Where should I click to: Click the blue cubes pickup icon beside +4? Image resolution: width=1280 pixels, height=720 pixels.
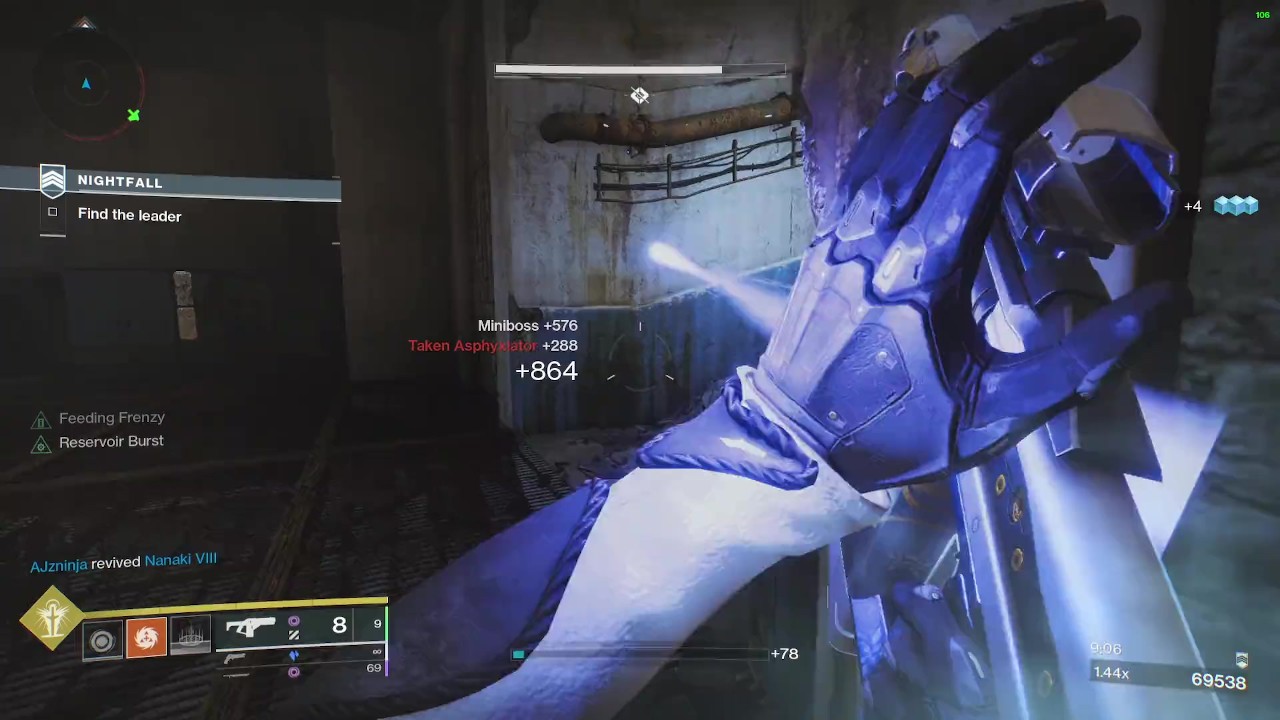[x=1235, y=206]
